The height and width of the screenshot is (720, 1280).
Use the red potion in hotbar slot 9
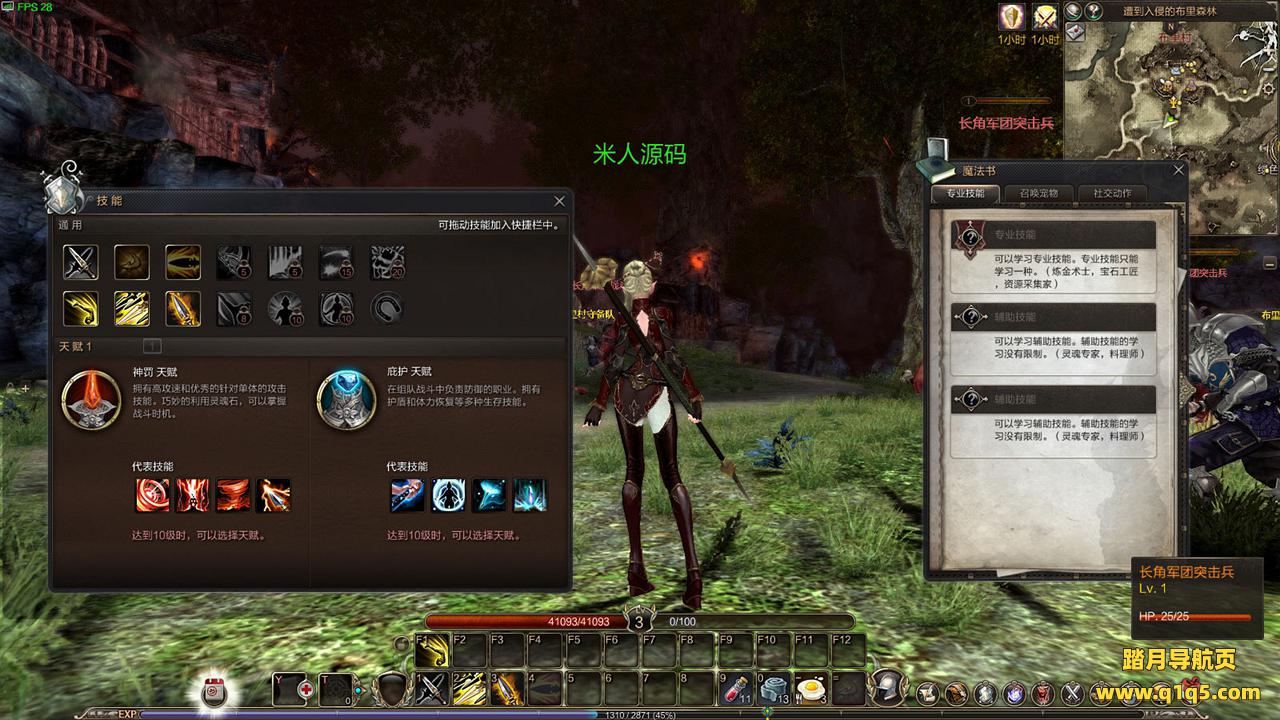[736, 688]
